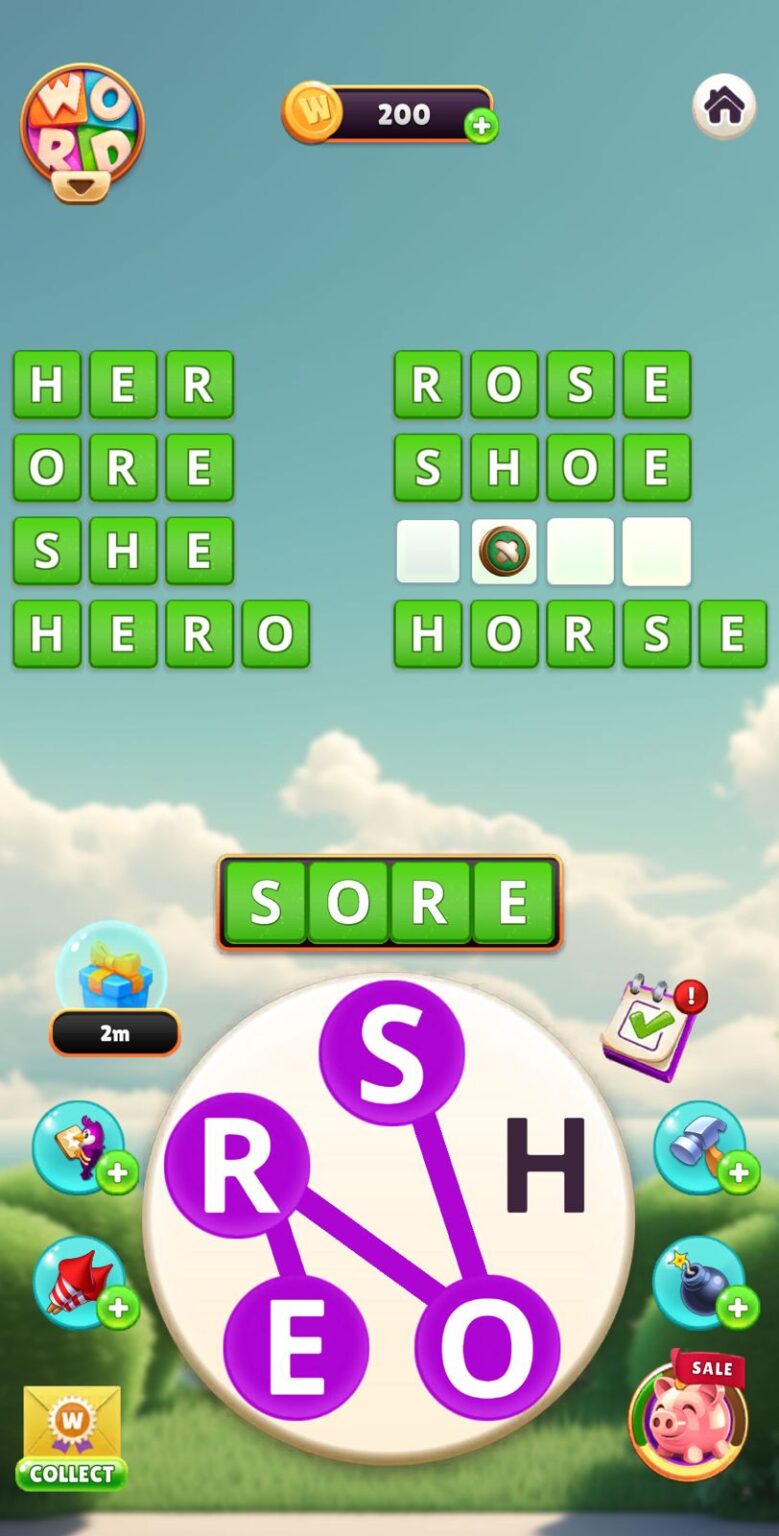The height and width of the screenshot is (1536, 779).
Task: Go to the home screen
Action: pyautogui.click(x=724, y=106)
